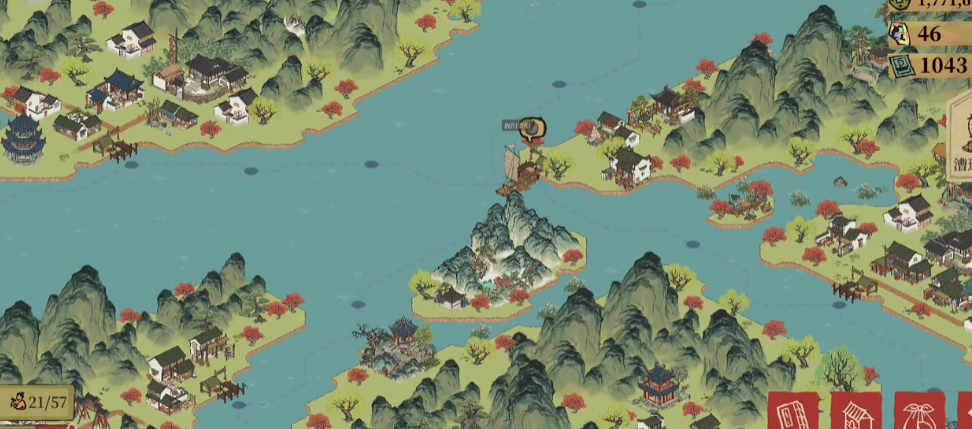Viewport: 972px width, 429px height.
Task: Open the character scroll panel on right edge
Action: [x=960, y=140]
